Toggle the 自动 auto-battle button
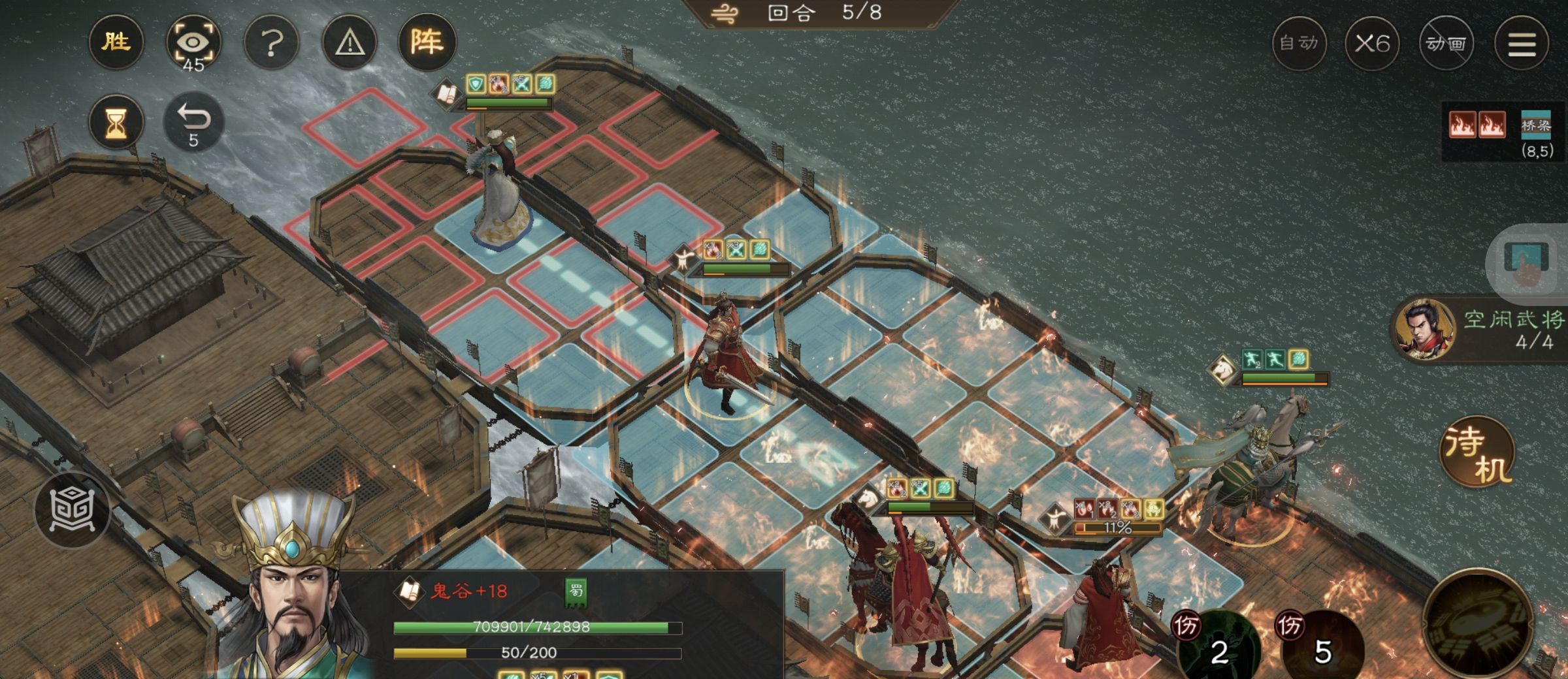The width and height of the screenshot is (1568, 679). (1299, 44)
